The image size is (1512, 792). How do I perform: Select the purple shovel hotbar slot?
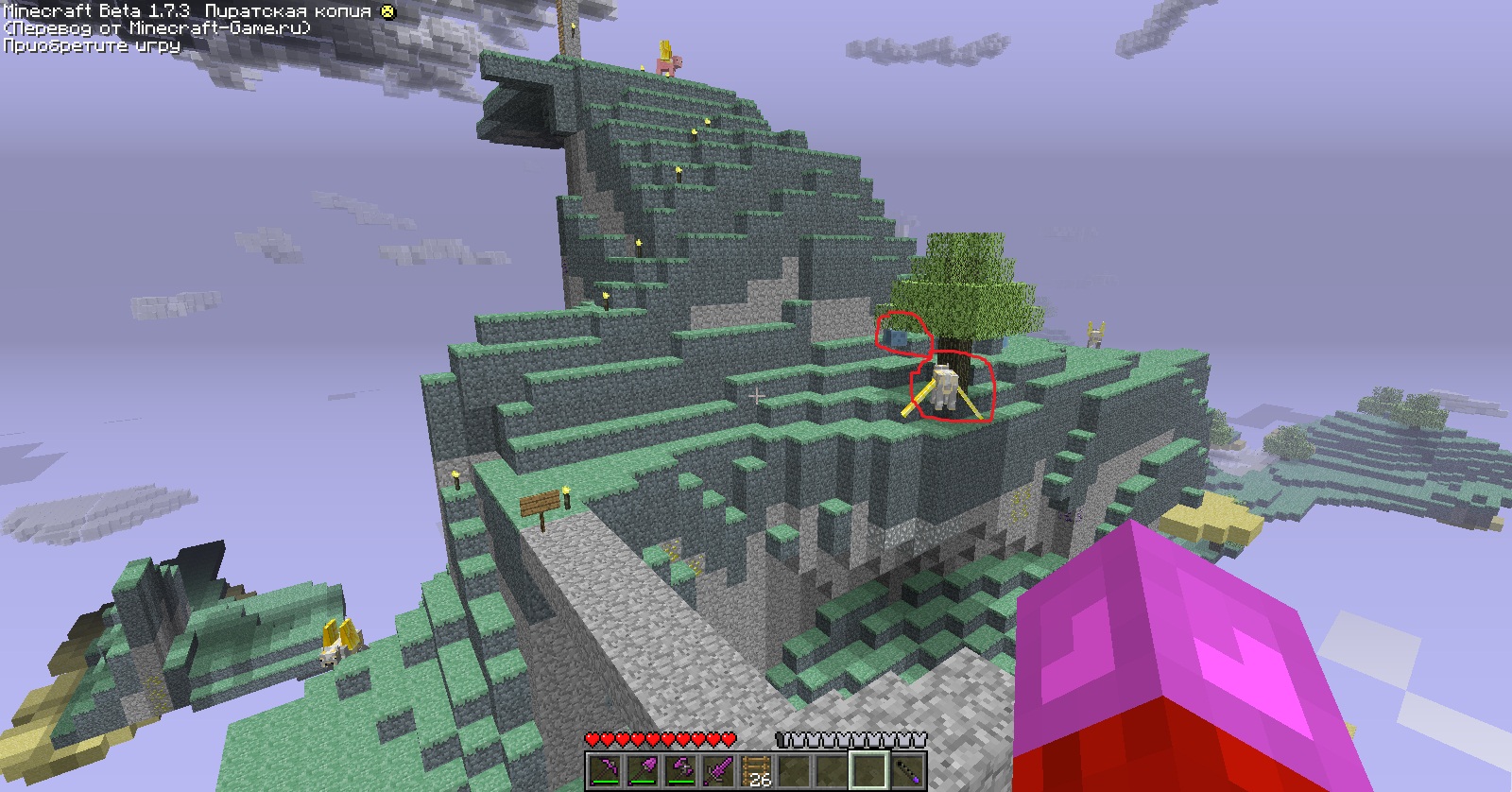(x=643, y=770)
